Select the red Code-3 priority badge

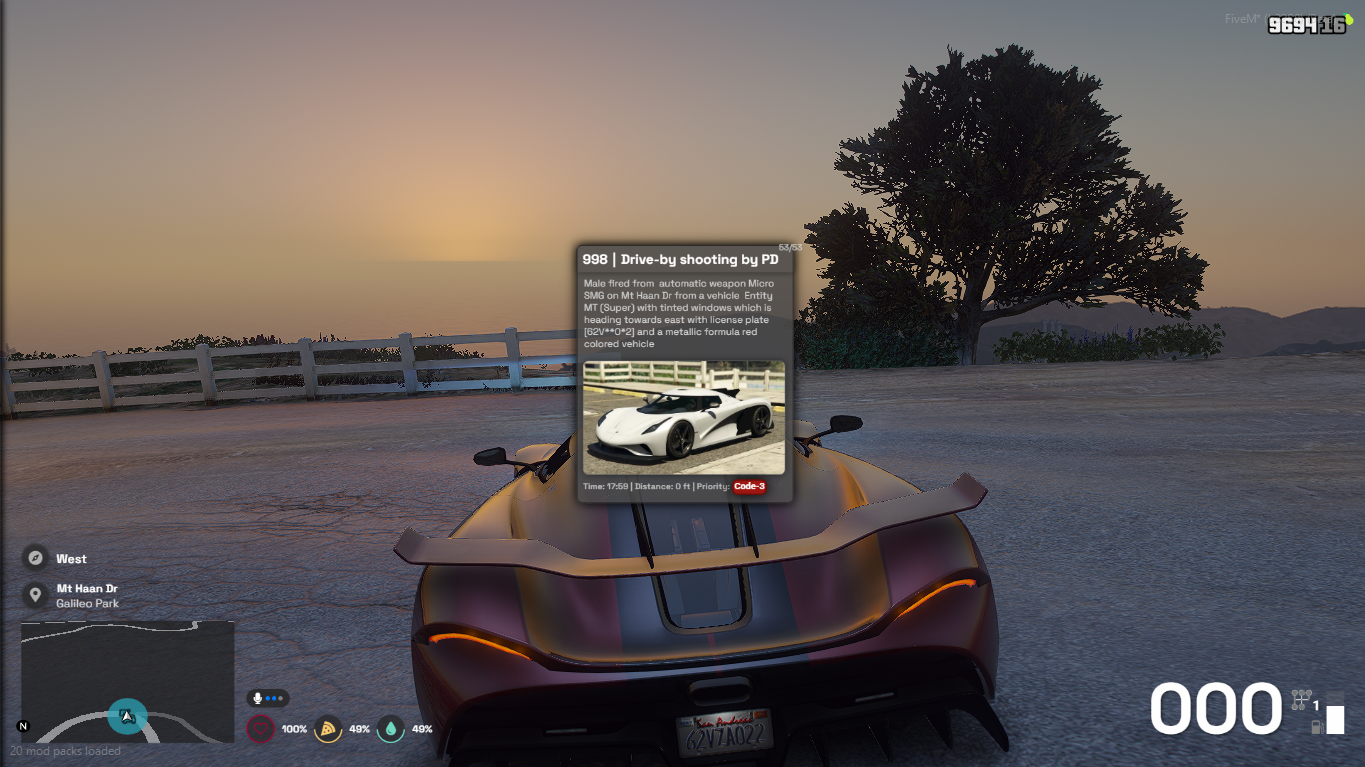coord(749,487)
